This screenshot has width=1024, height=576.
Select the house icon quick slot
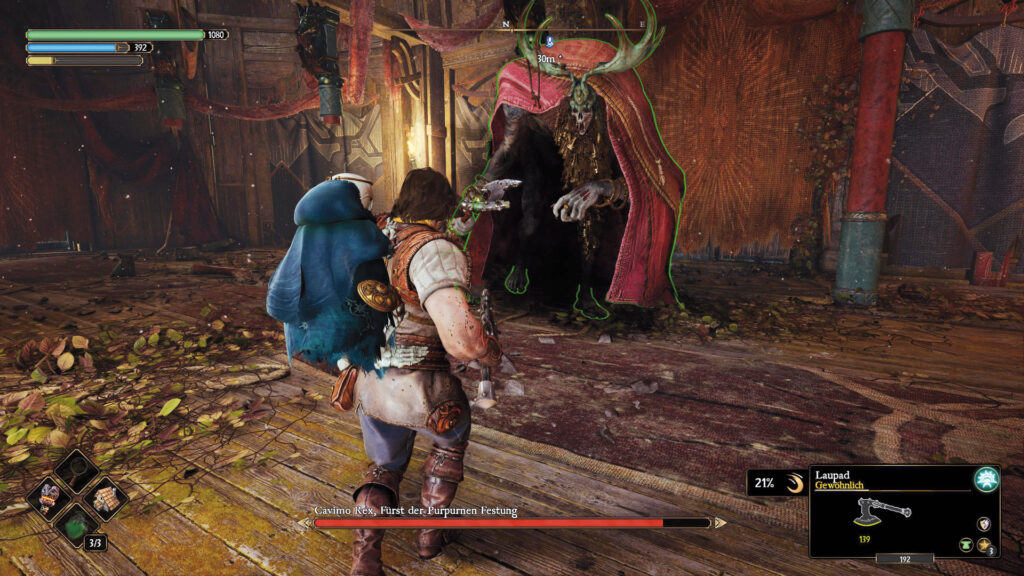coord(104,497)
